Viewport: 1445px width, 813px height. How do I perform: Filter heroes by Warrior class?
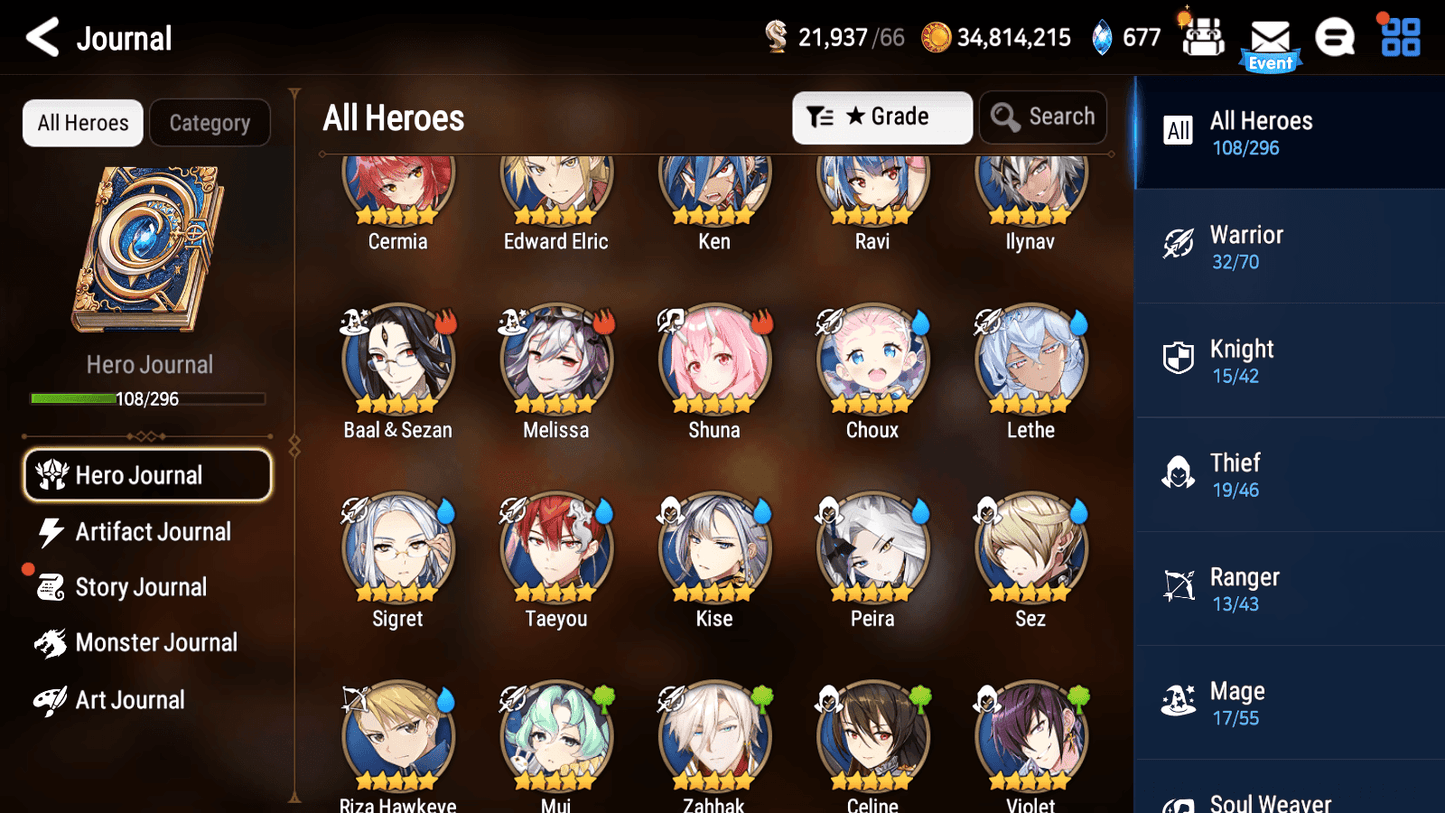pyautogui.click(x=1289, y=245)
